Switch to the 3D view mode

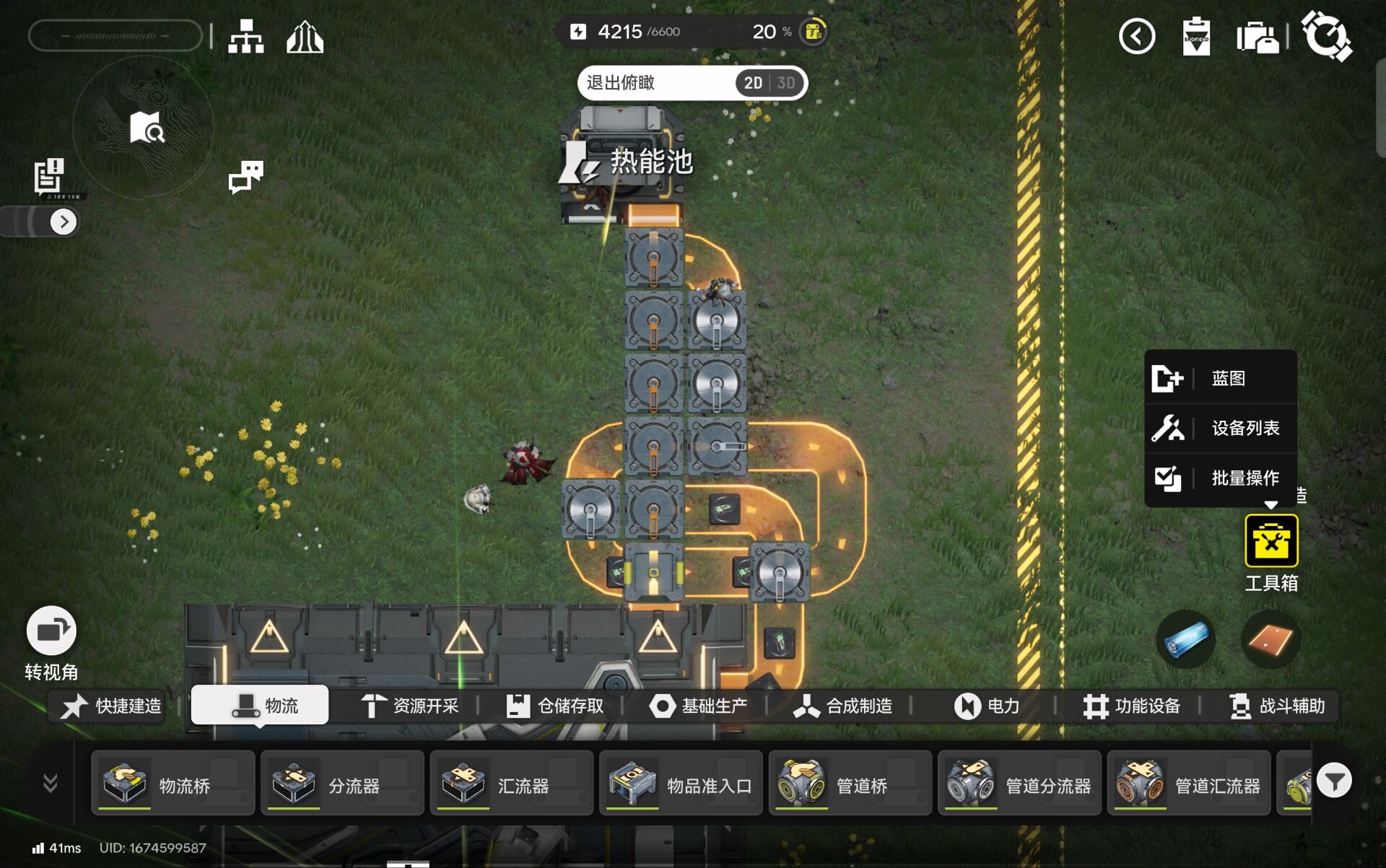786,83
